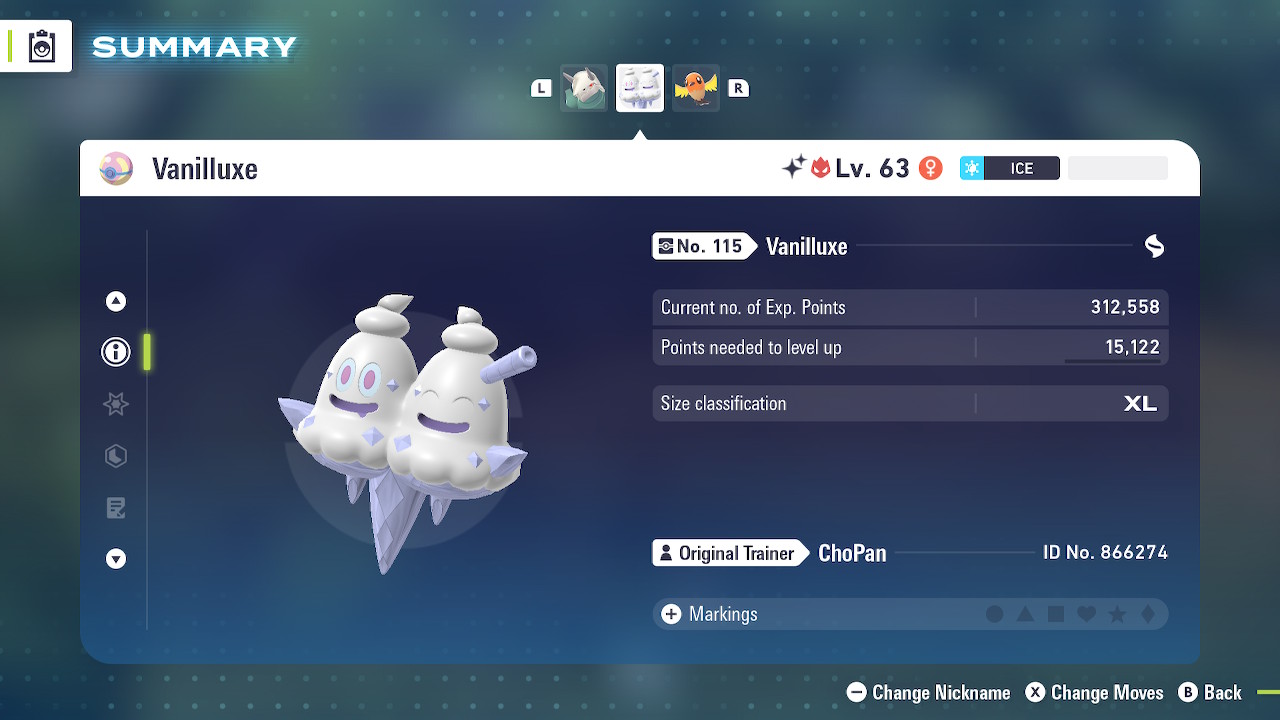Screen dimensions: 1280x720
Task: Toggle the square marking
Action: [1056, 614]
